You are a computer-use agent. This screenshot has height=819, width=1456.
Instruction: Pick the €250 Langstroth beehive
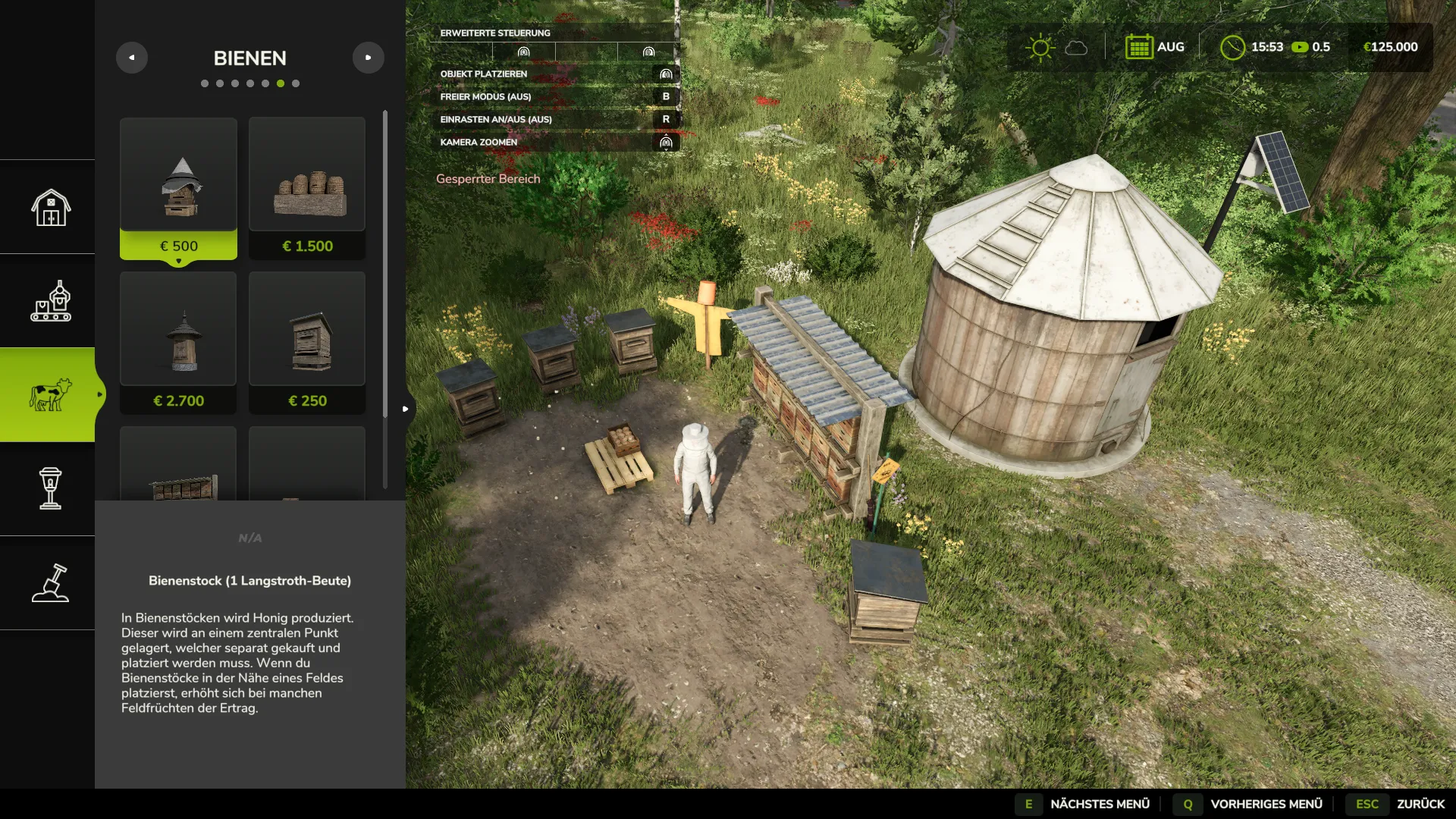click(x=307, y=343)
